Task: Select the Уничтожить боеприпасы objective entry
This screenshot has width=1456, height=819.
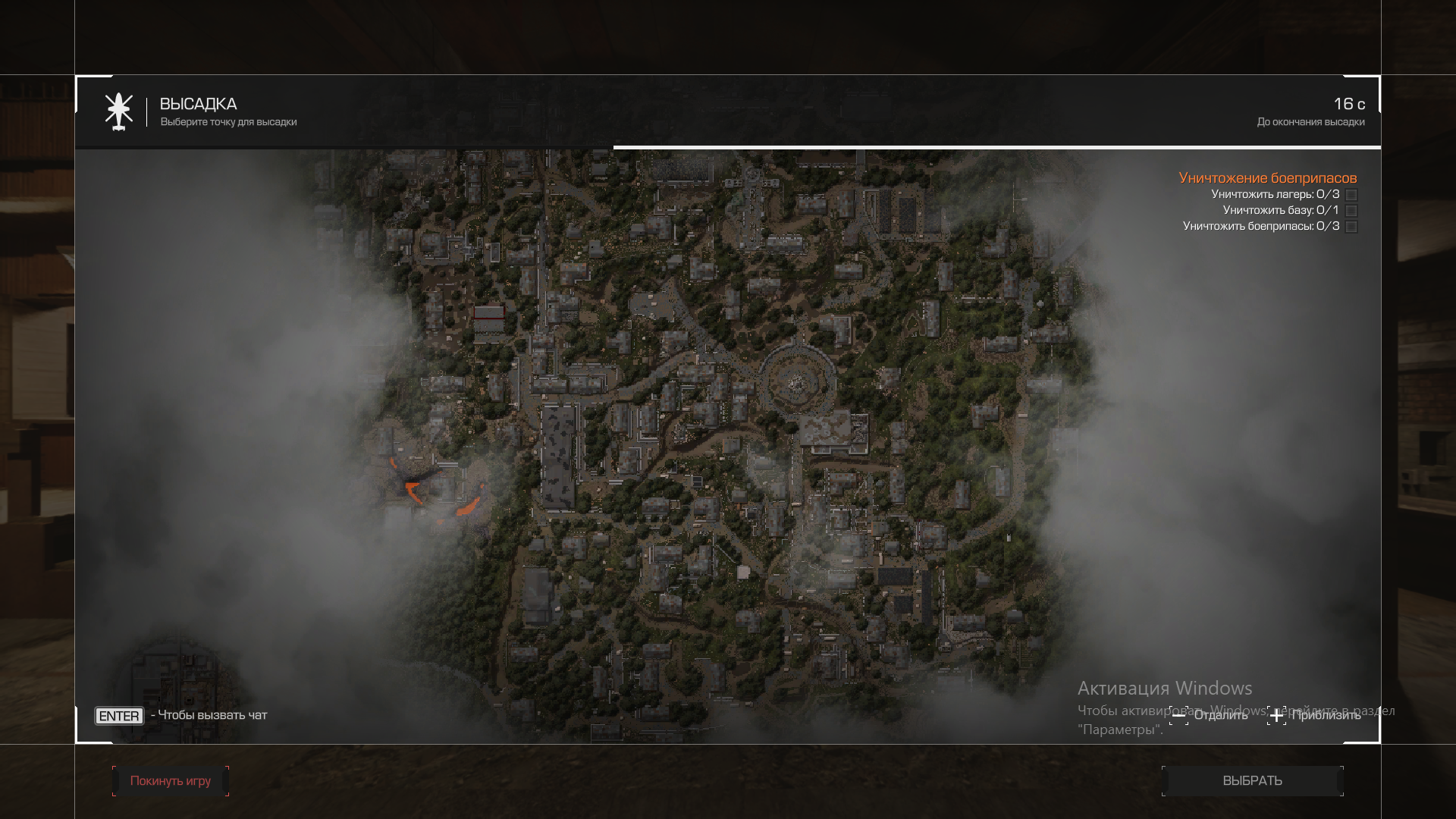Action: (1260, 226)
